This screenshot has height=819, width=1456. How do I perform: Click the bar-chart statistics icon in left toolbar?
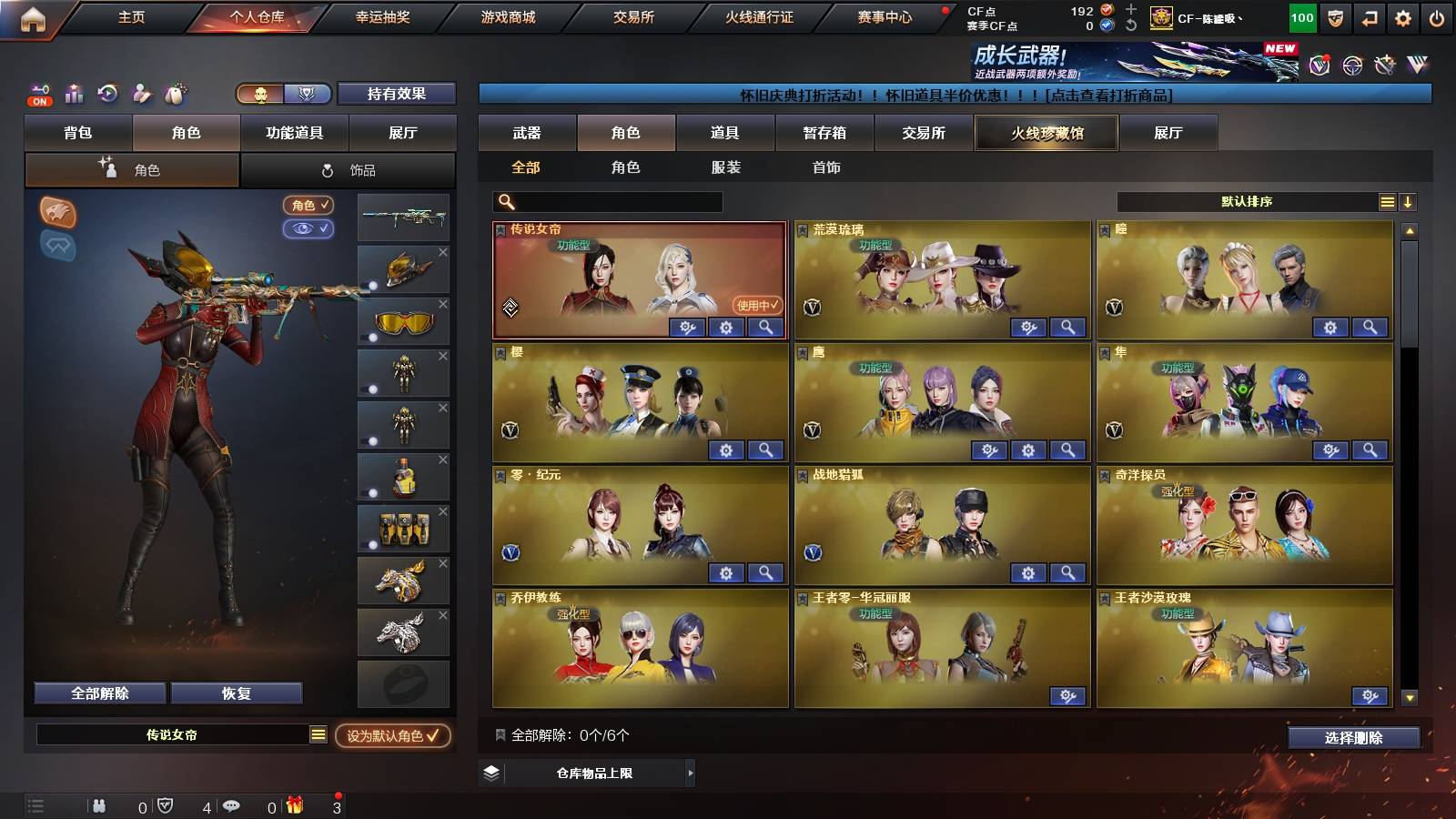(x=73, y=92)
